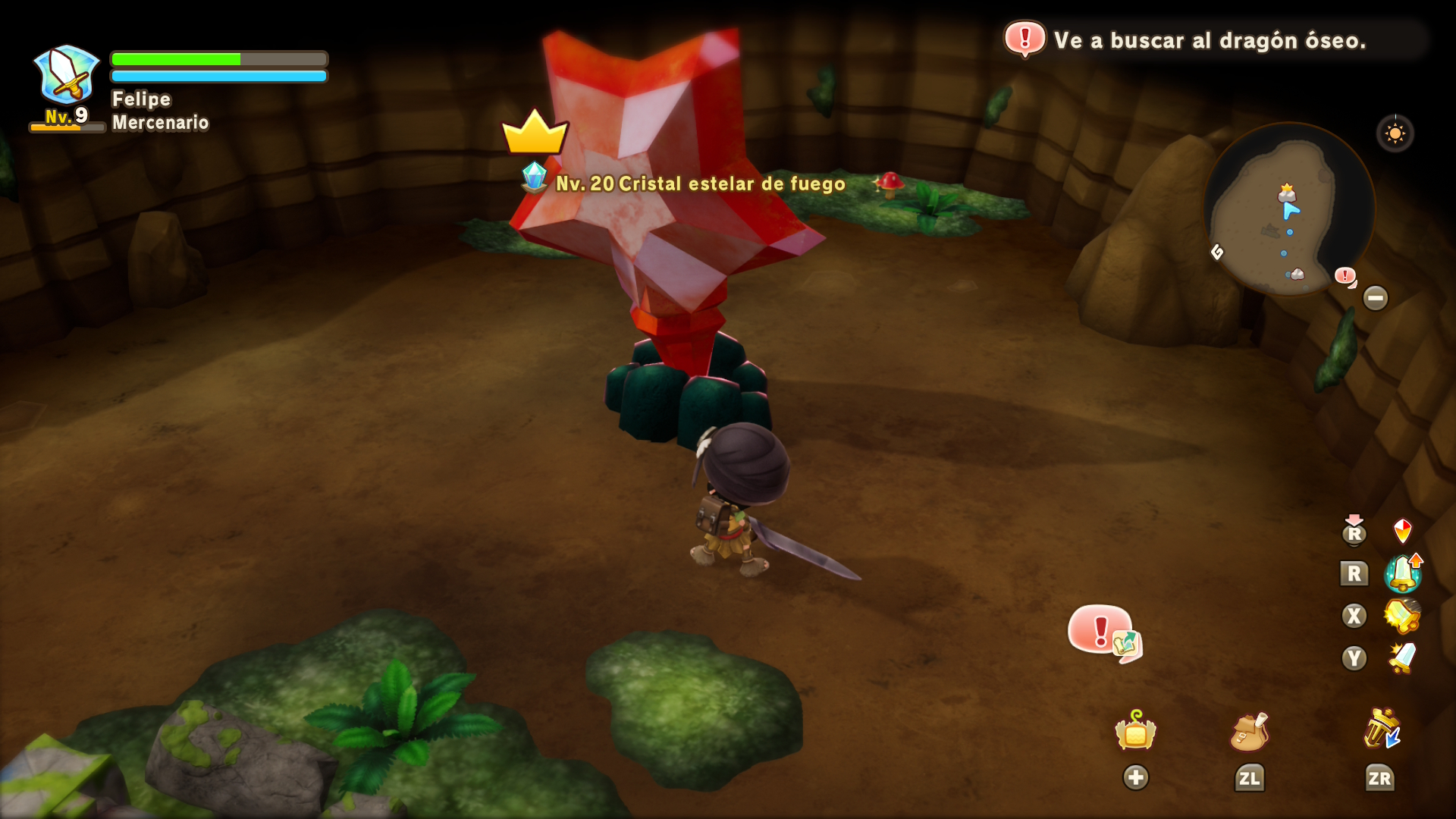Viewport: 1456px width, 819px height.
Task: Click the sun time-of-day indicator
Action: click(1395, 134)
